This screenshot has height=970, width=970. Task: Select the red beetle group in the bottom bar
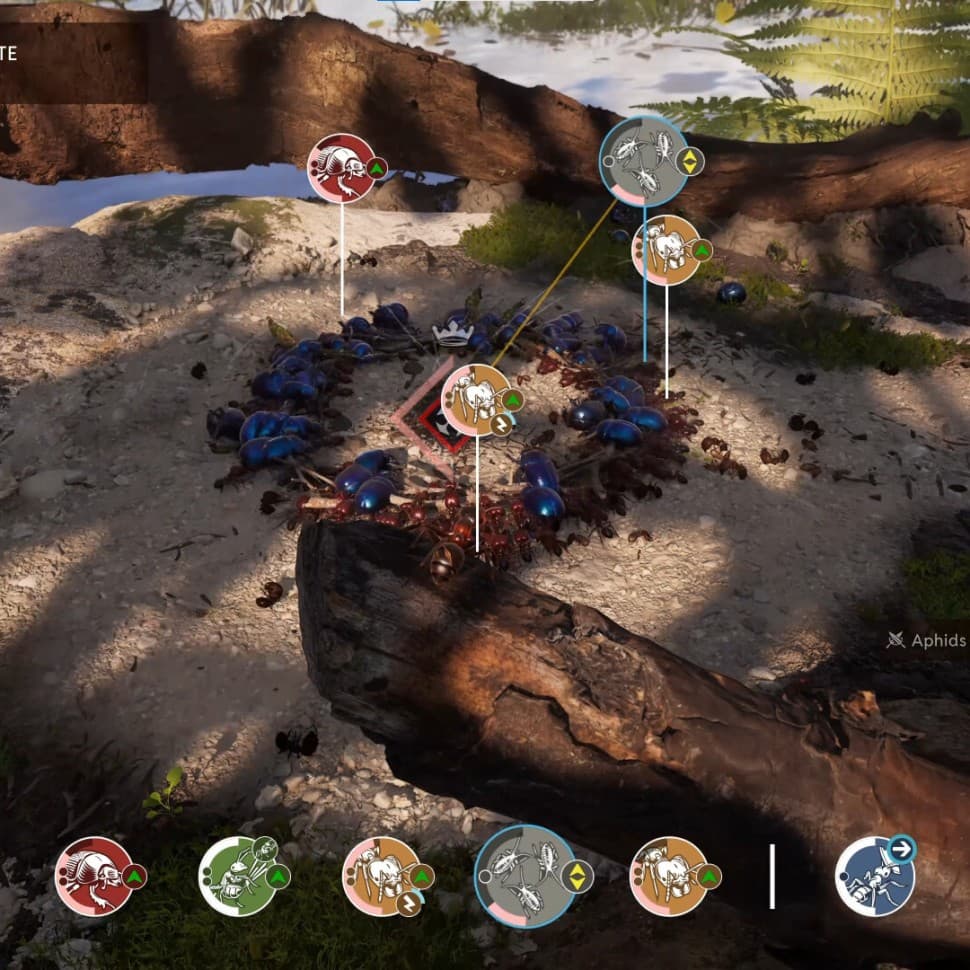[93, 876]
